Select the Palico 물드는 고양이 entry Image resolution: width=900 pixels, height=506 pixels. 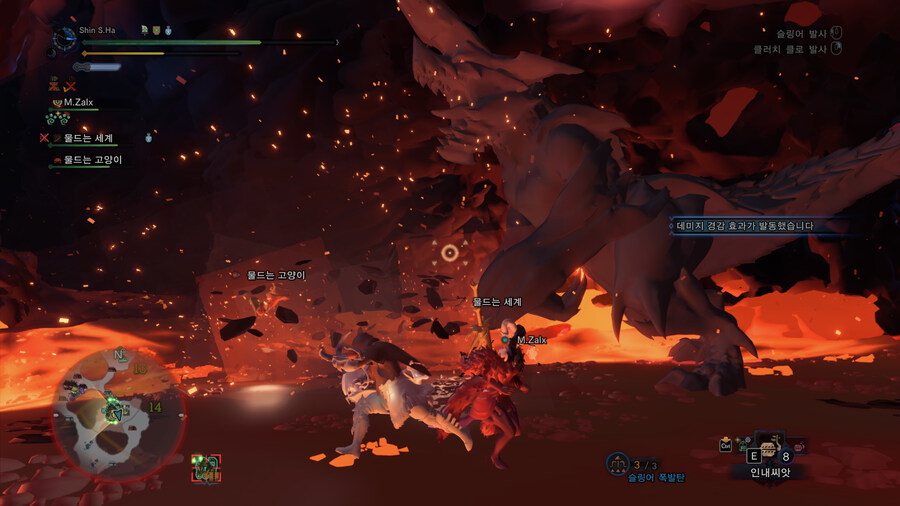pyautogui.click(x=92, y=159)
